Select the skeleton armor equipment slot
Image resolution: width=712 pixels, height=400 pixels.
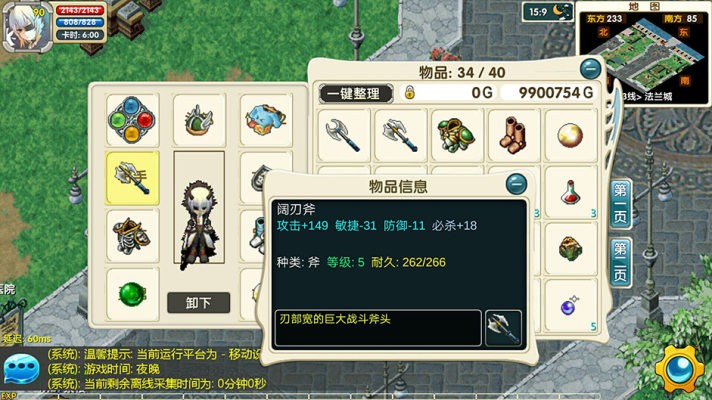[x=133, y=236]
